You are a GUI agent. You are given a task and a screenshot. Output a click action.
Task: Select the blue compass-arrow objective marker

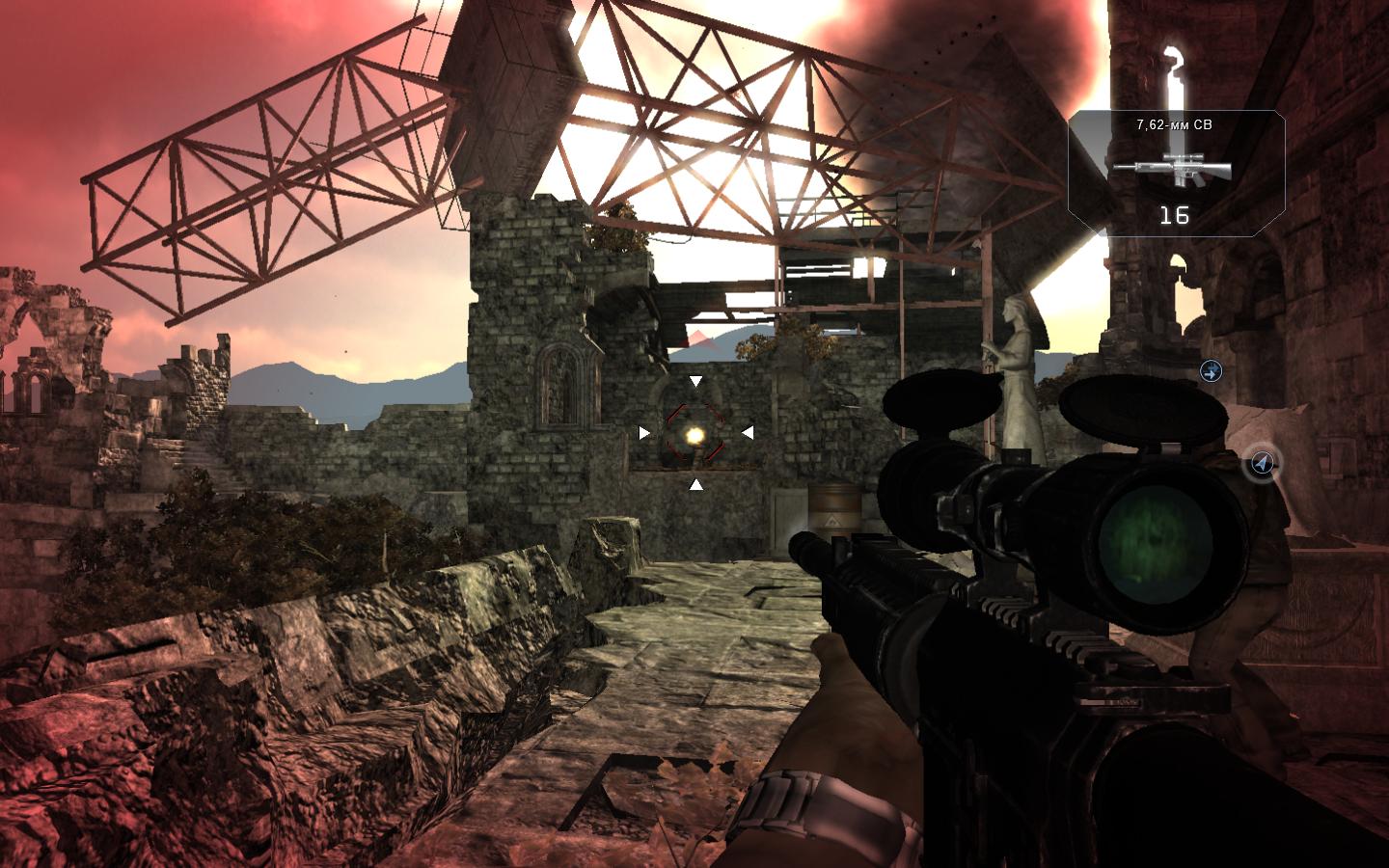click(x=1262, y=464)
